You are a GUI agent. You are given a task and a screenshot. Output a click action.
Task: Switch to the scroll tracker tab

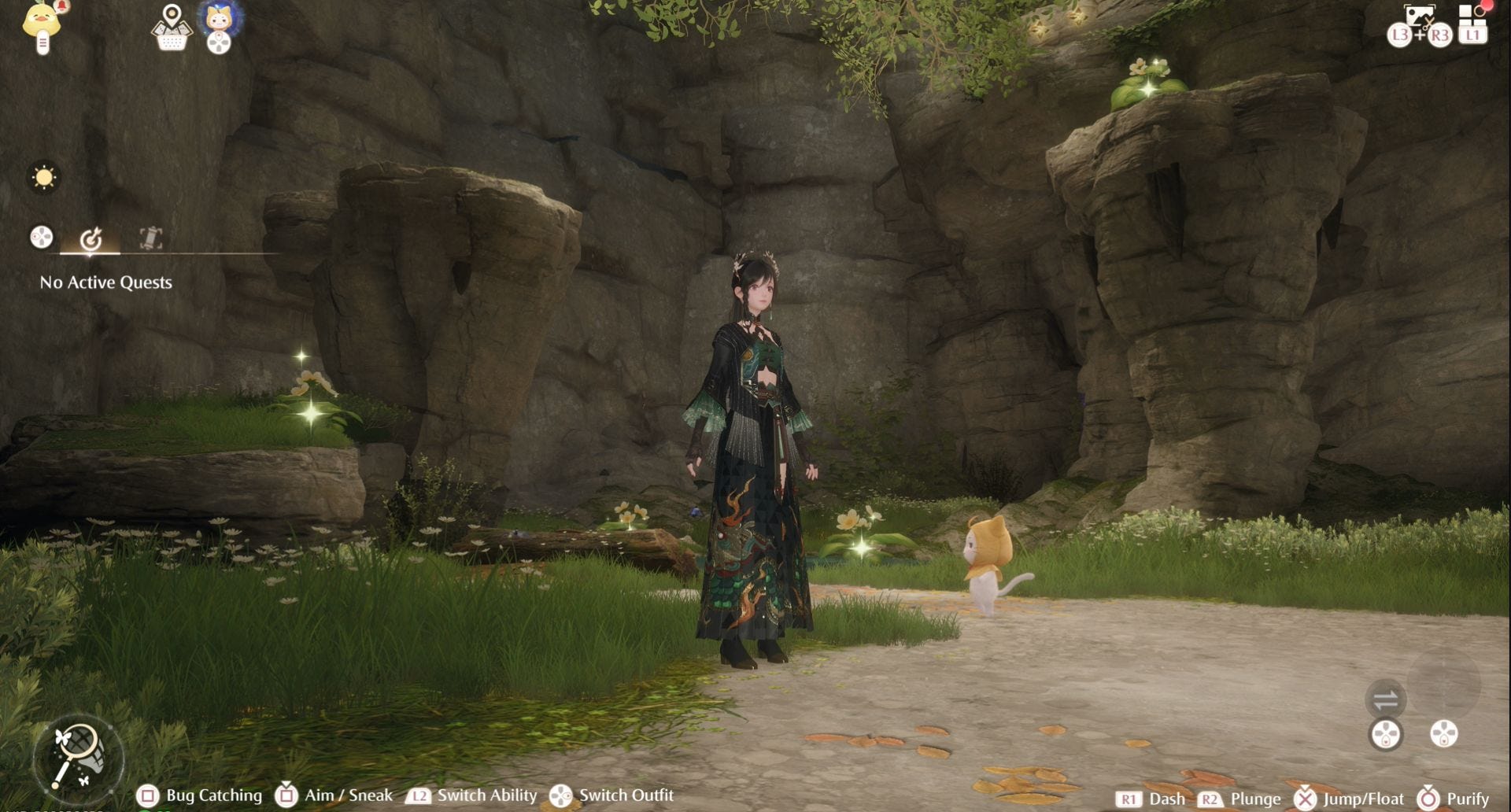coord(150,238)
